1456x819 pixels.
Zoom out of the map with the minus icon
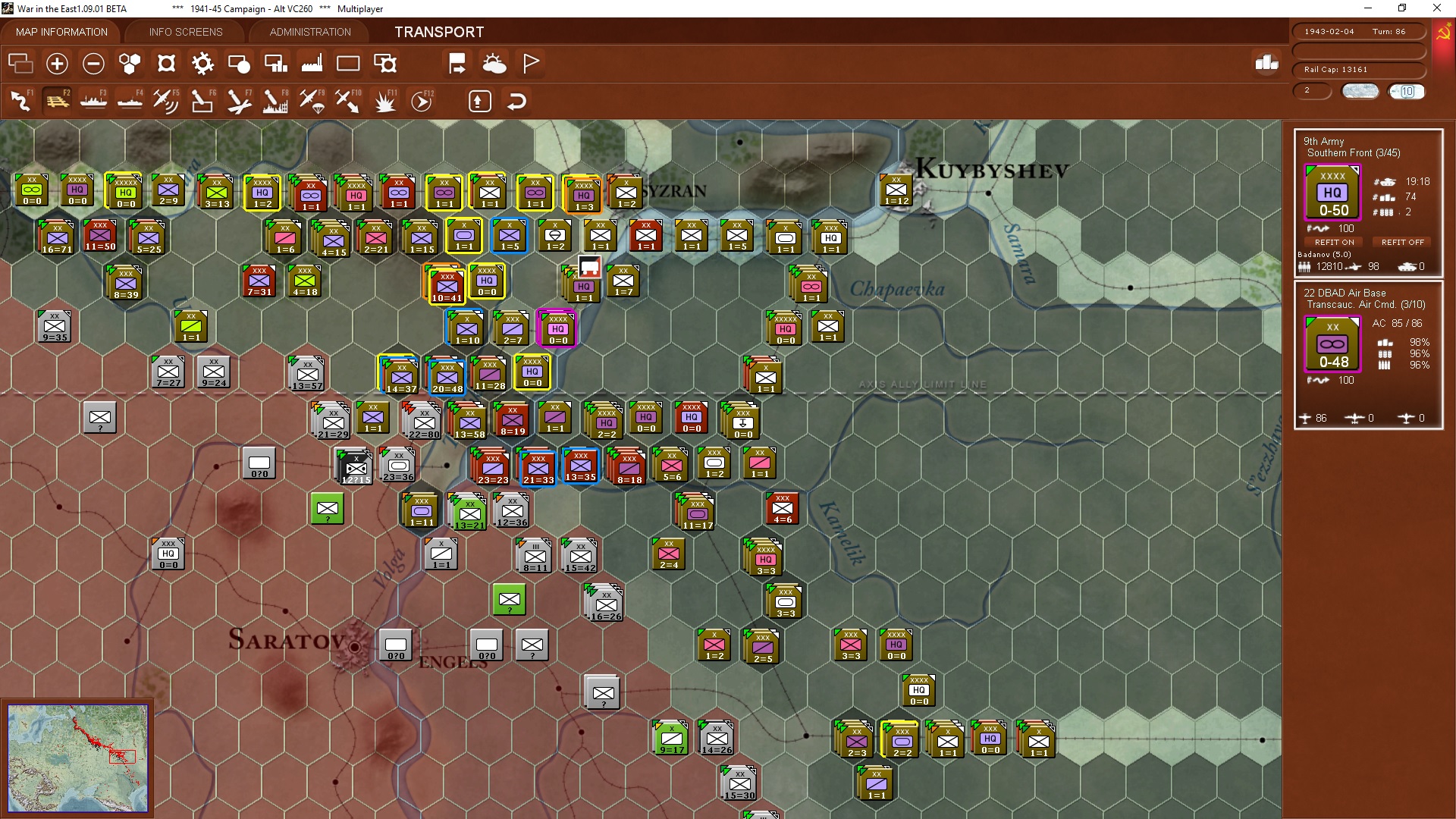[x=93, y=64]
